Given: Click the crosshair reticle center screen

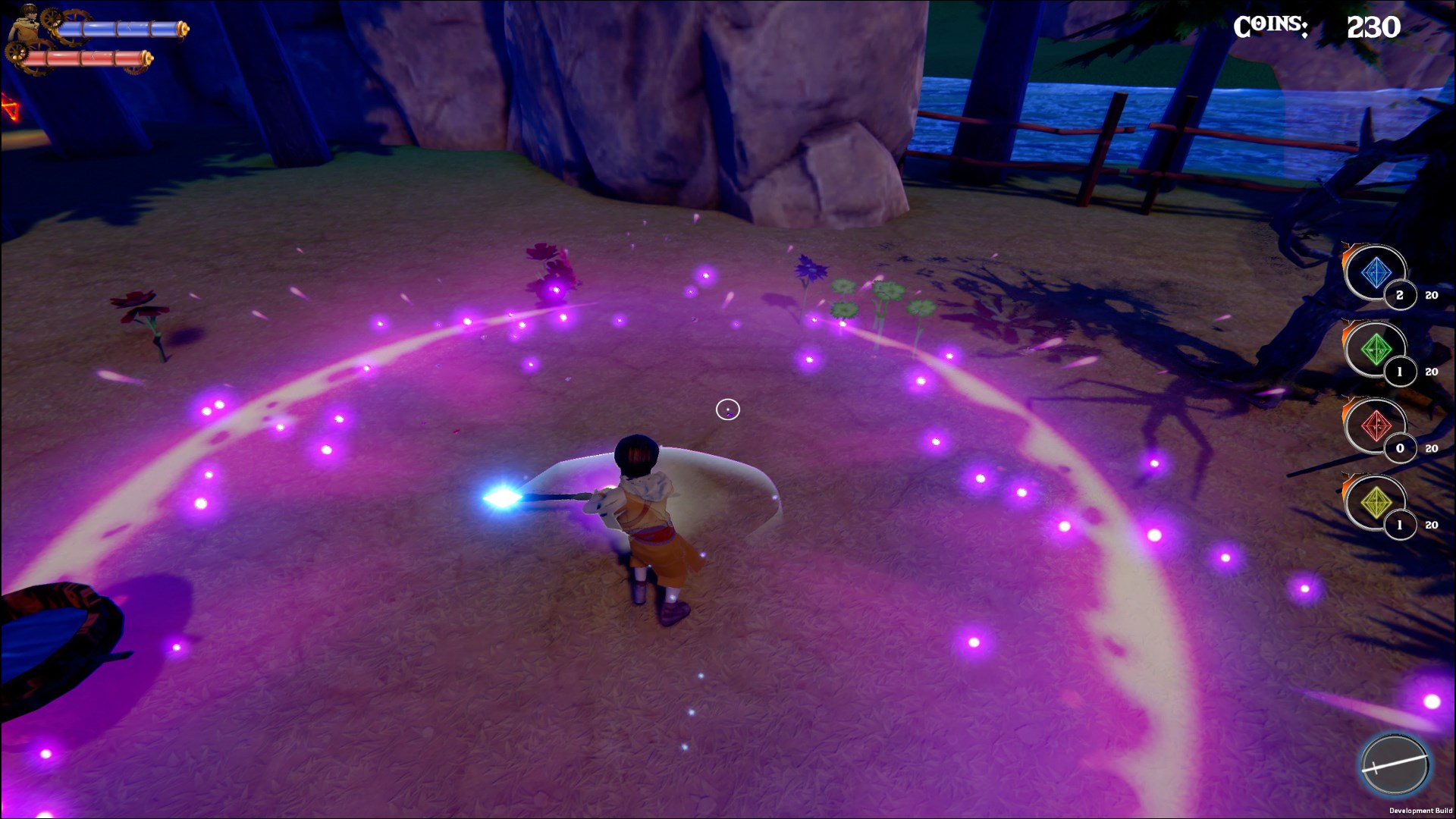Looking at the screenshot, I should [729, 409].
